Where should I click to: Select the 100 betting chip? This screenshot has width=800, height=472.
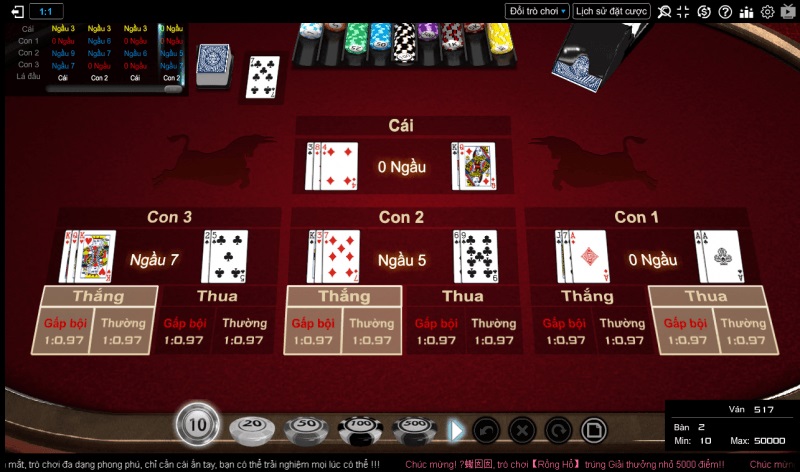pos(360,428)
